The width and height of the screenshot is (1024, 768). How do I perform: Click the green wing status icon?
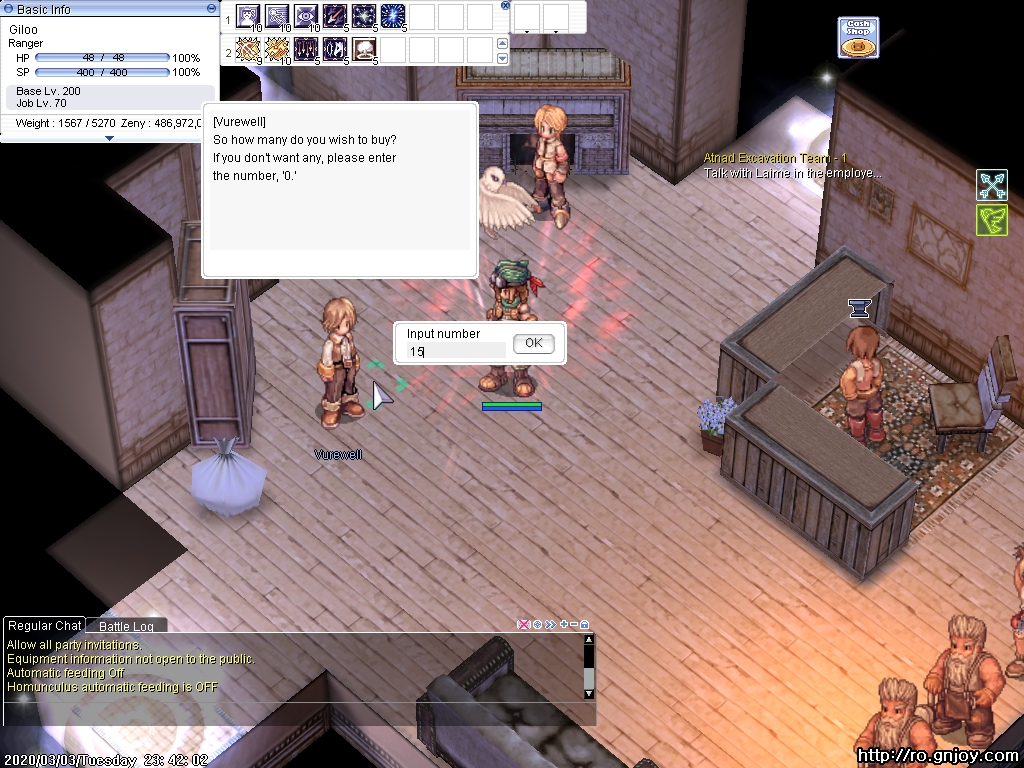pos(991,220)
